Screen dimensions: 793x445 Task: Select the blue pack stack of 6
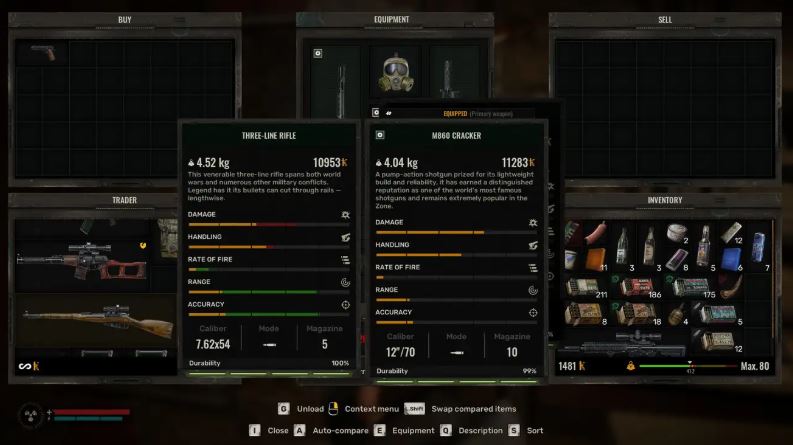pos(730,256)
